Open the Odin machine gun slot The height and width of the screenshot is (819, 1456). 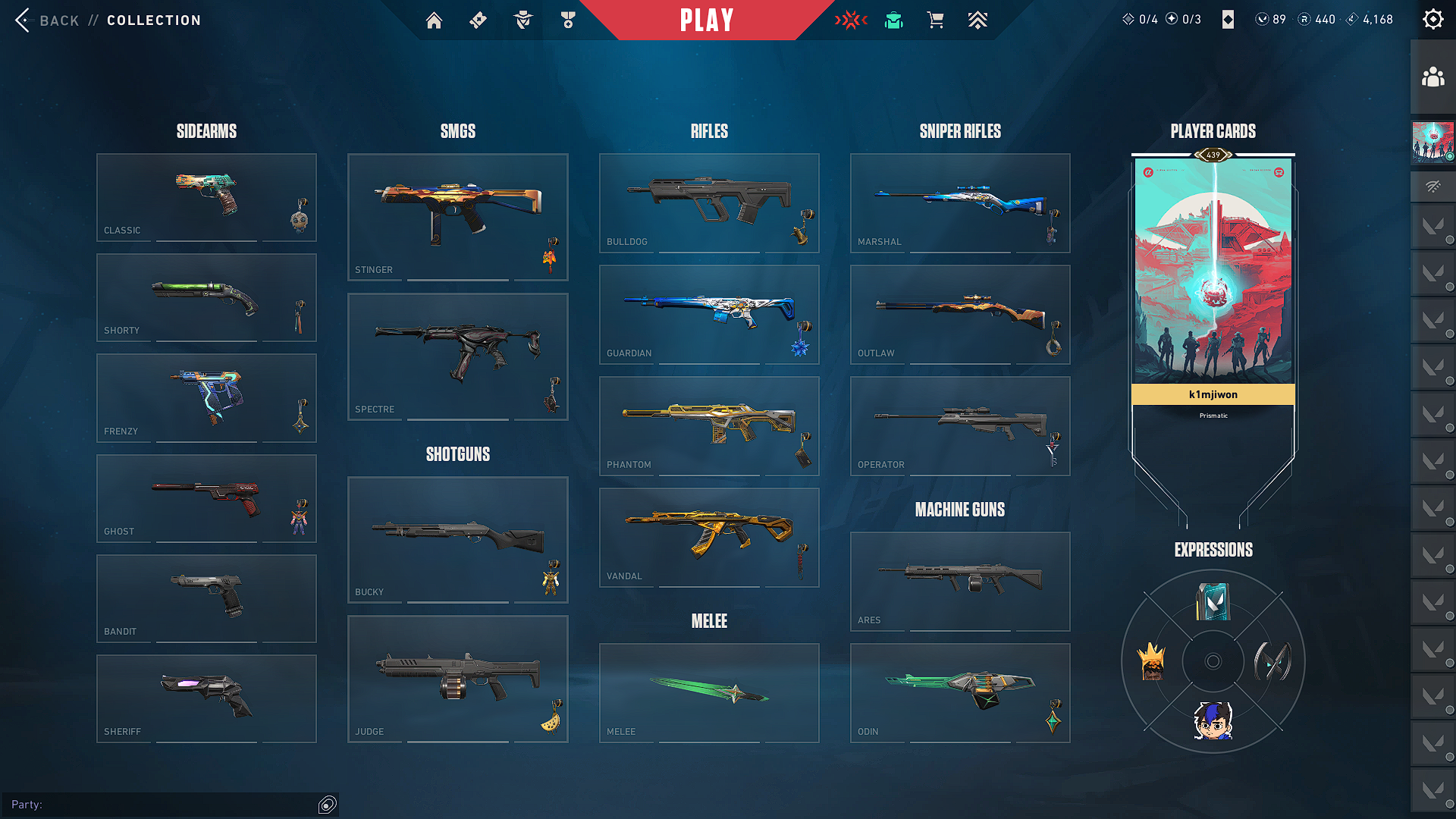pyautogui.click(x=960, y=692)
